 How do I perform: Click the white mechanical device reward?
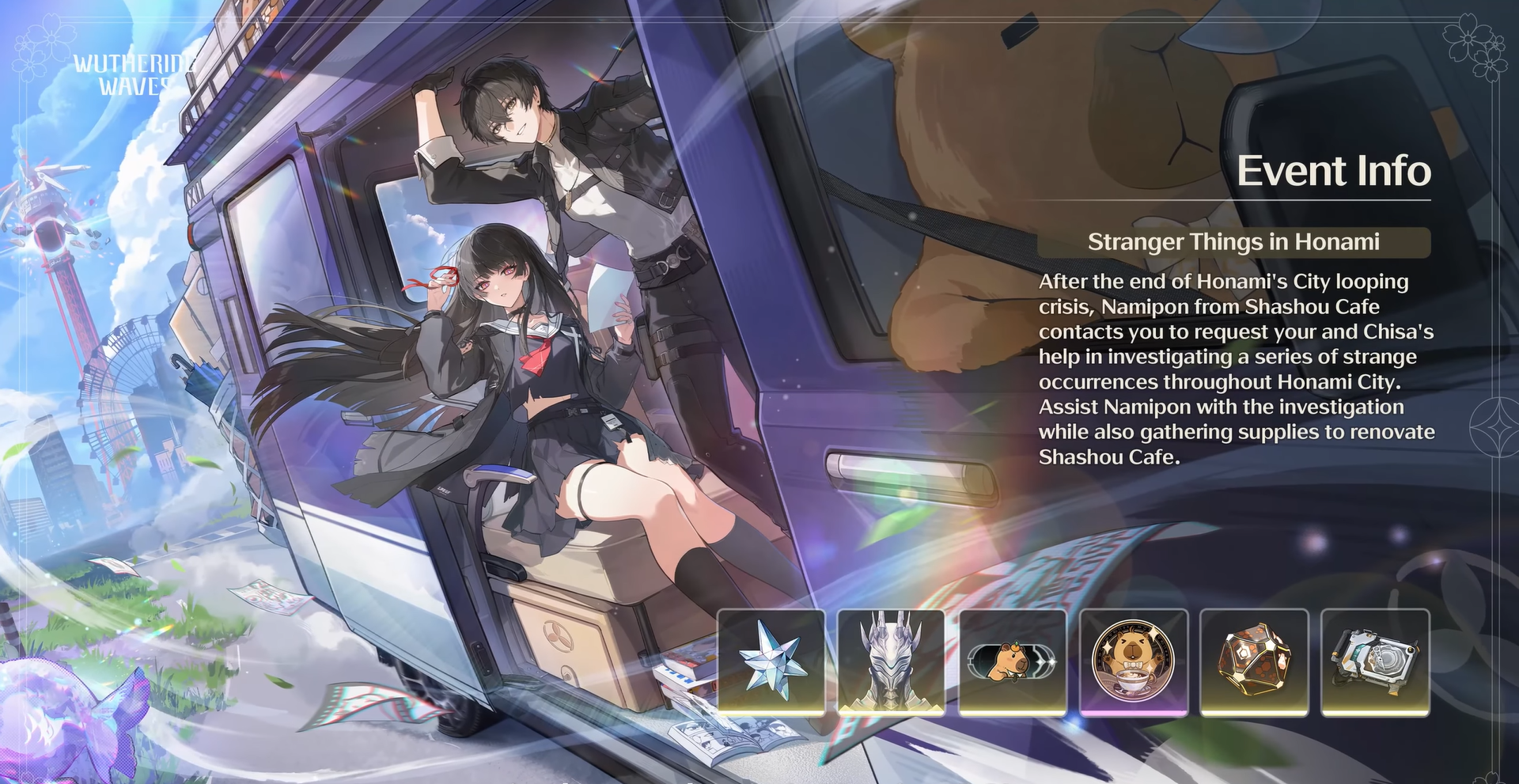click(1375, 662)
